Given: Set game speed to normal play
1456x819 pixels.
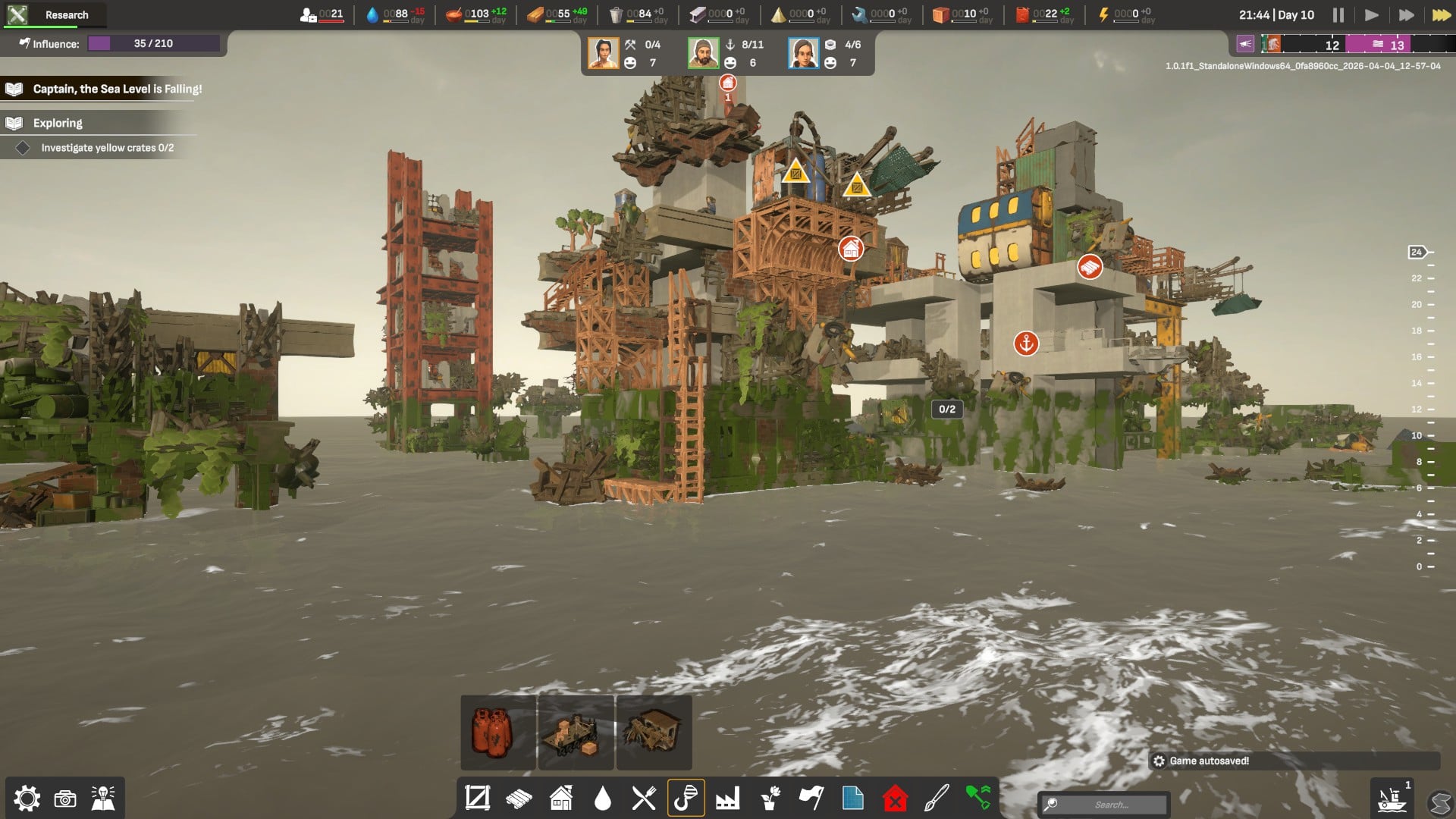Looking at the screenshot, I should 1371,15.
